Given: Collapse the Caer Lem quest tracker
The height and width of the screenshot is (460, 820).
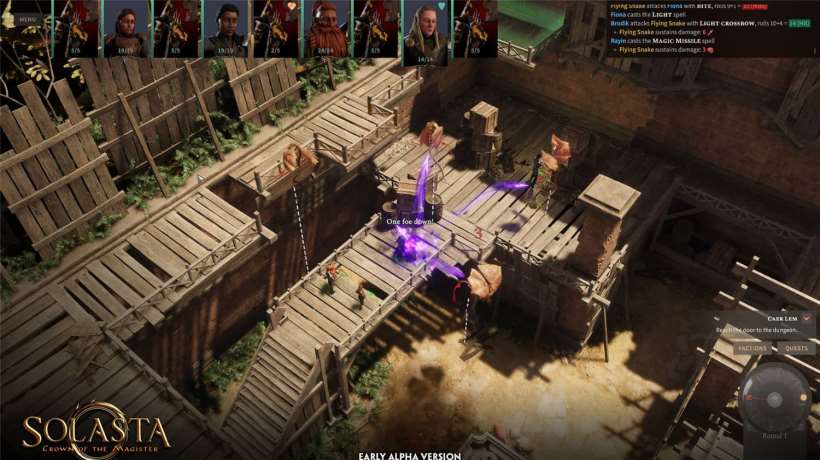Looking at the screenshot, I should click(x=806, y=318).
